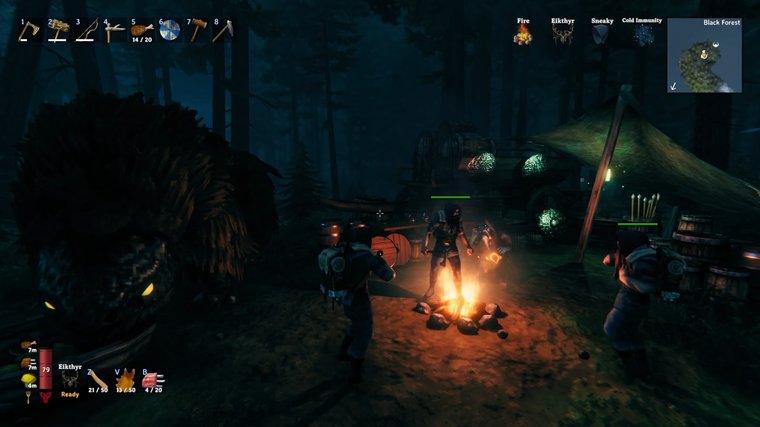The image size is (760, 427).
Task: Activate the Eikthyr forsaken power icon
Action: pos(70,379)
